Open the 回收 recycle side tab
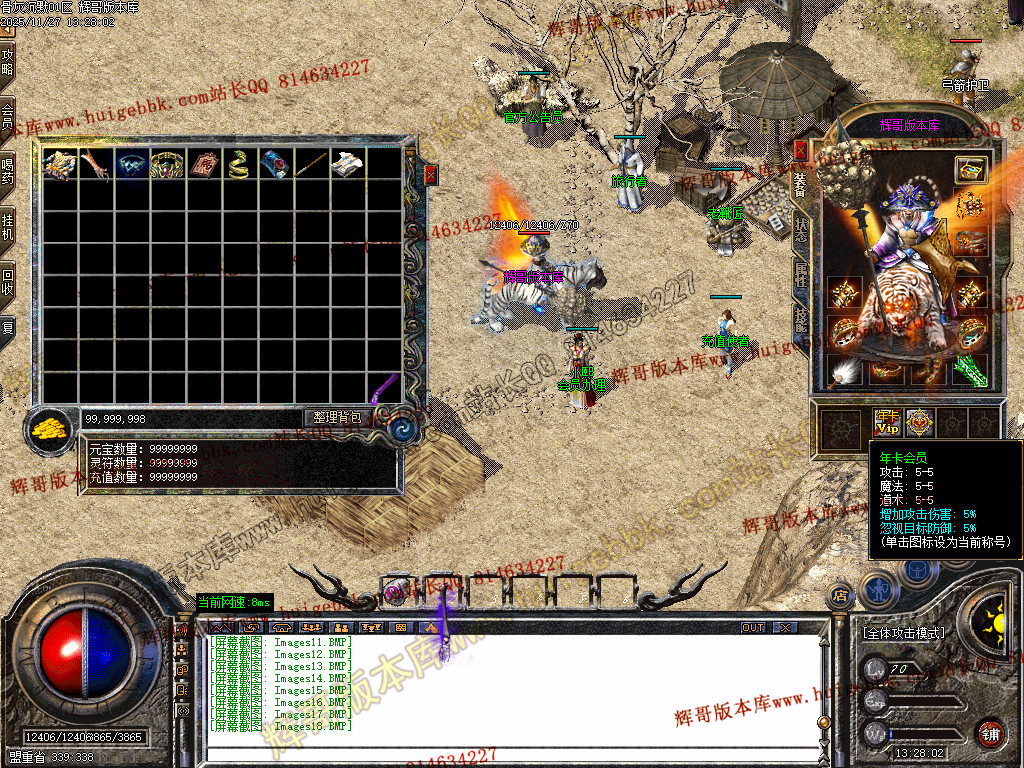The width and height of the screenshot is (1024, 768). [7, 279]
